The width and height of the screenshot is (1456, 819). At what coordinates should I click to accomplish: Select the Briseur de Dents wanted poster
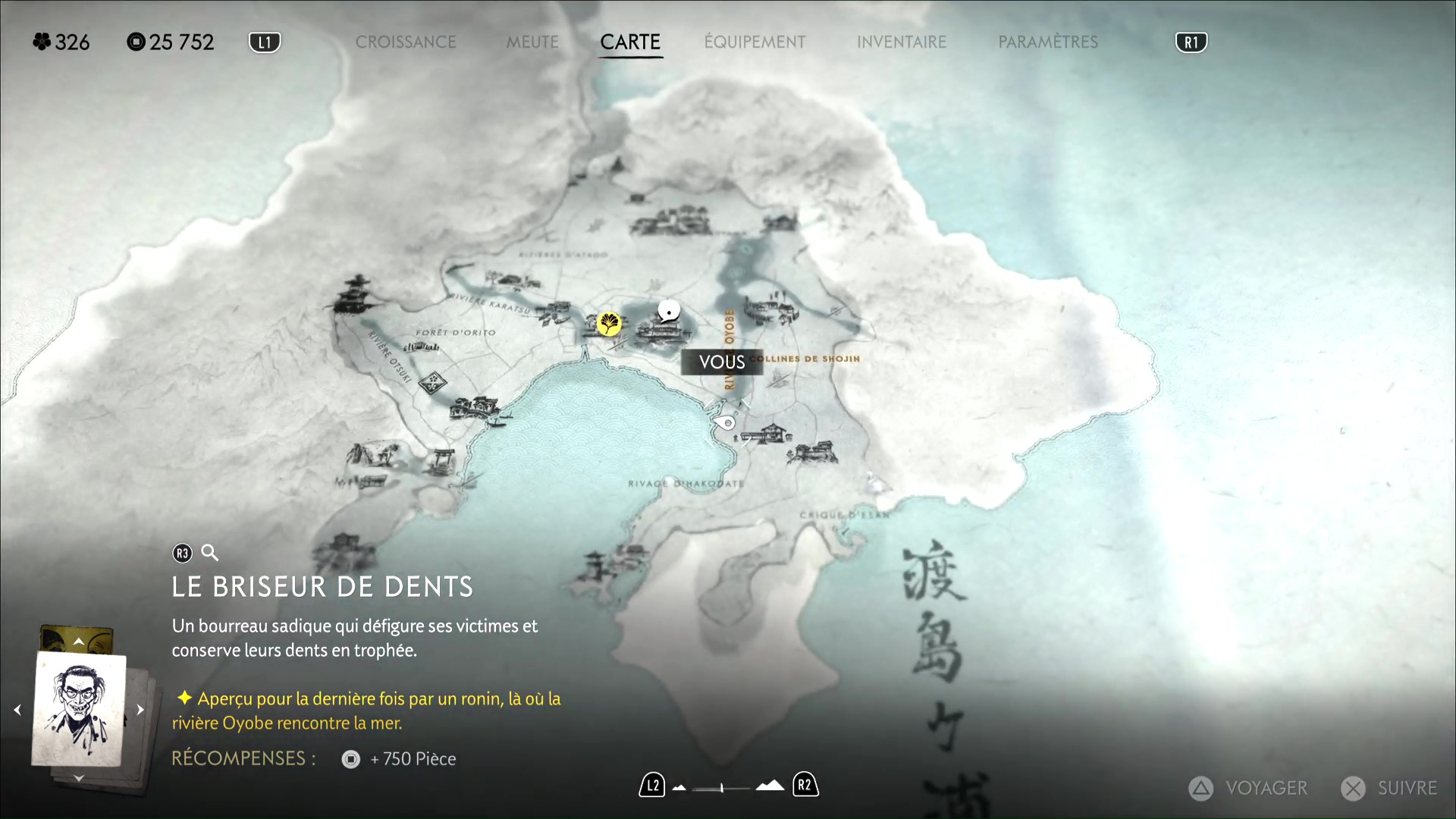(79, 710)
